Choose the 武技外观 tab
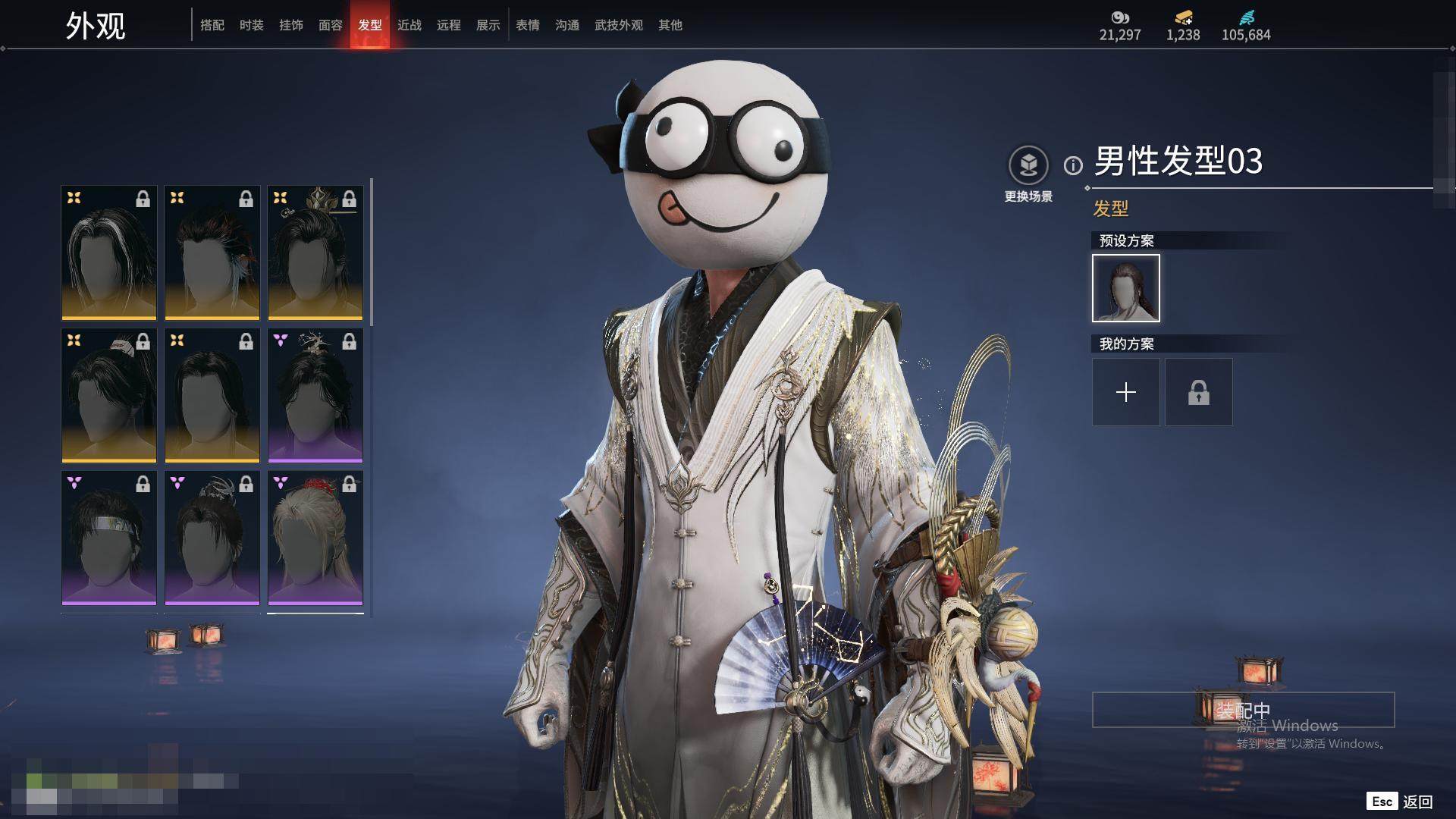The height and width of the screenshot is (819, 1456). pos(619,26)
